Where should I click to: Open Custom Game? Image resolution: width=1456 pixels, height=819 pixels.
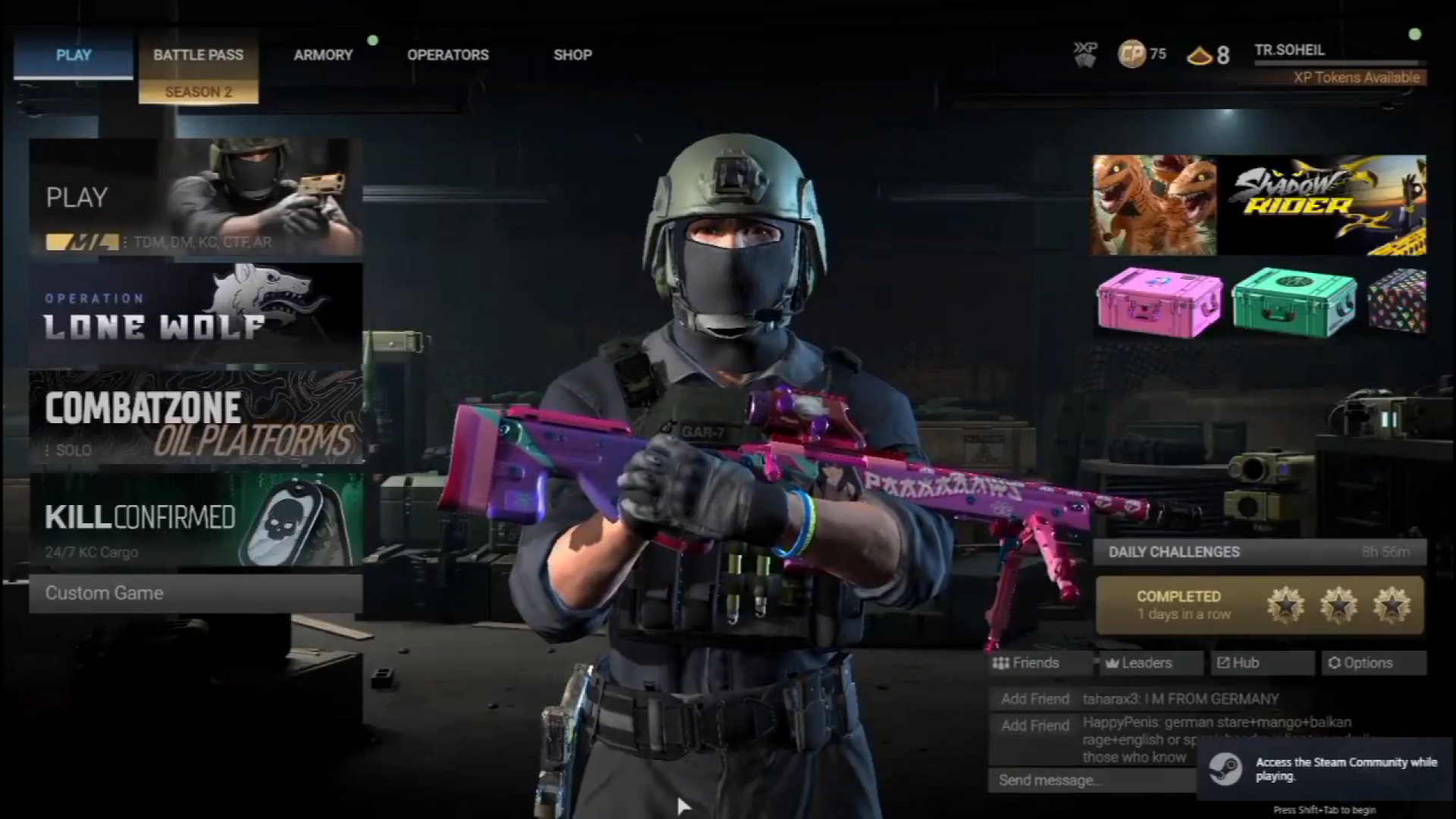coord(196,593)
